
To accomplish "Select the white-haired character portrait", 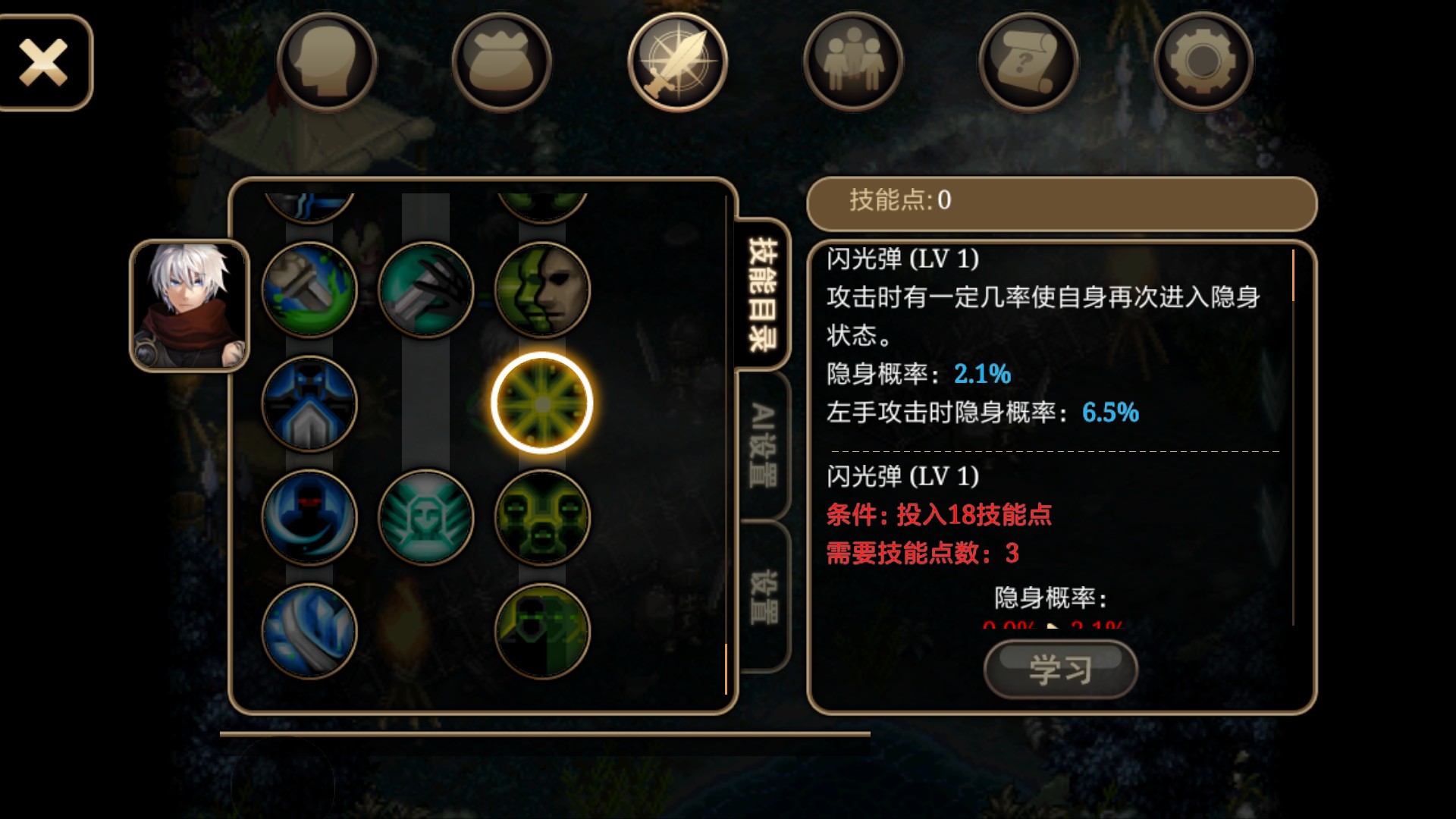I will coord(190,306).
